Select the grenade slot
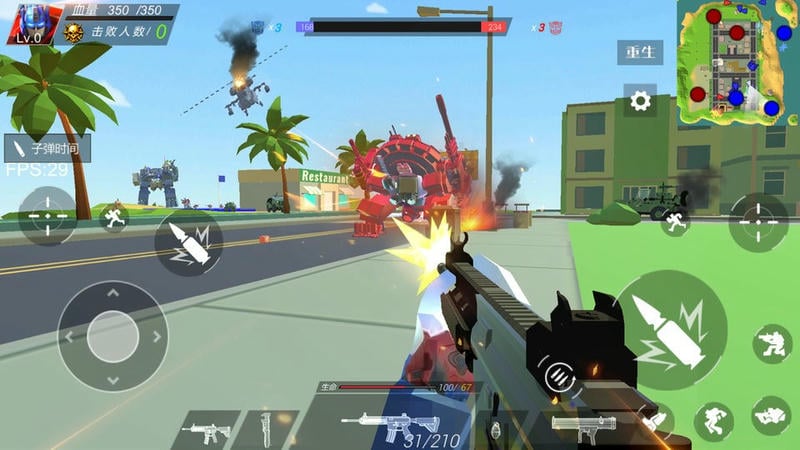This screenshot has height=450, width=800. 492,430
